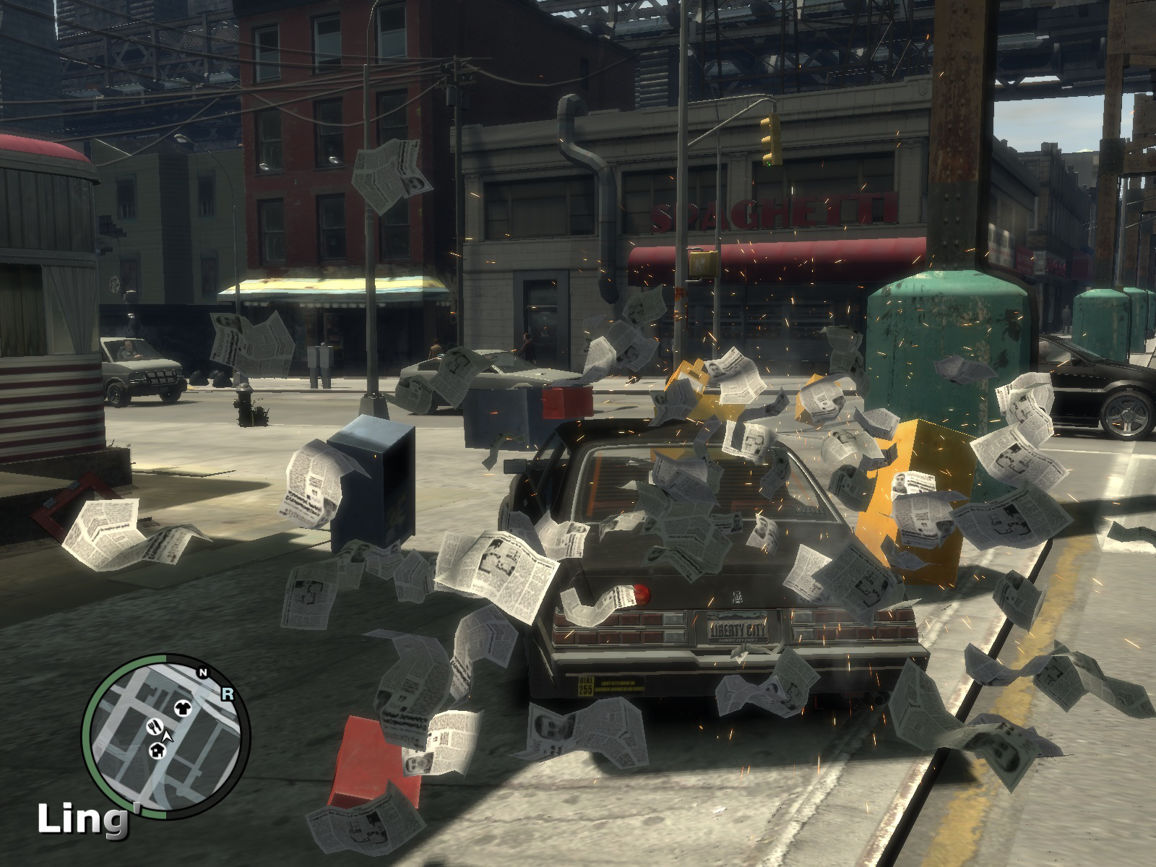Click the circular radar minimap
1156x867 pixels.
pyautogui.click(x=165, y=736)
